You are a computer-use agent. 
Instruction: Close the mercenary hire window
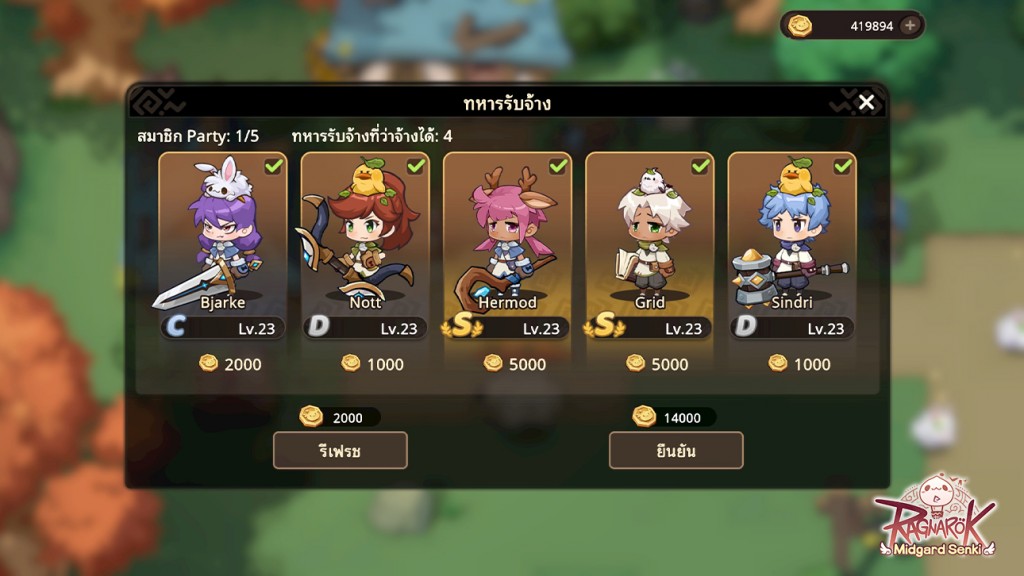click(x=866, y=102)
